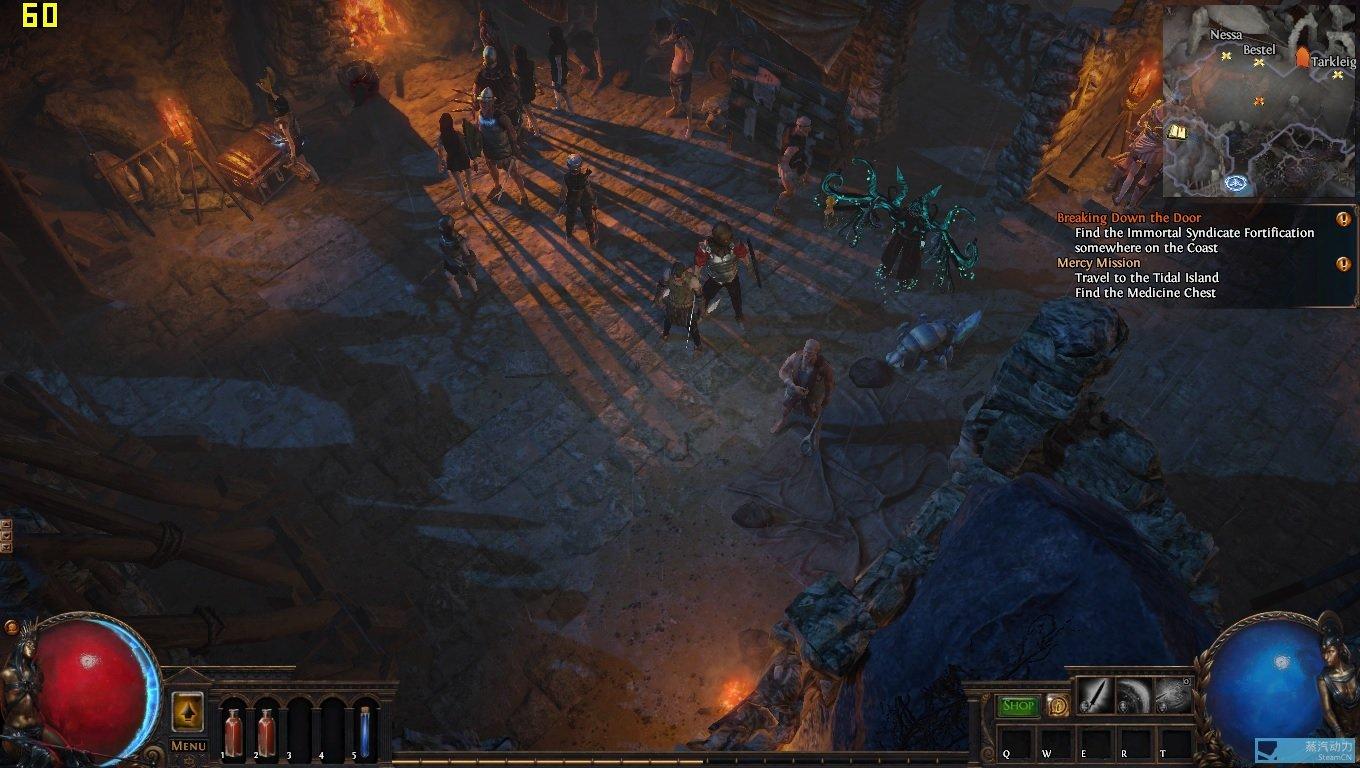Click the SteamCN watermark logo

coord(1305,750)
